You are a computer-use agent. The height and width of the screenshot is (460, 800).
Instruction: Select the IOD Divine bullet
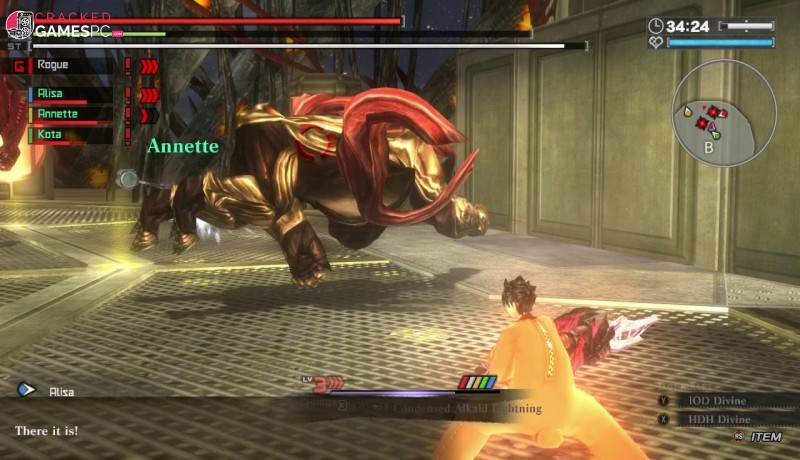pos(719,400)
